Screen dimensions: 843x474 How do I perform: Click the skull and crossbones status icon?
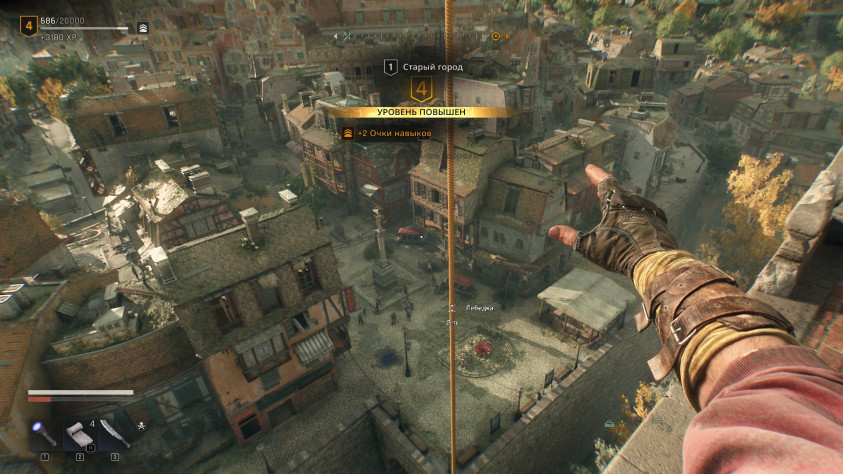pyautogui.click(x=141, y=426)
